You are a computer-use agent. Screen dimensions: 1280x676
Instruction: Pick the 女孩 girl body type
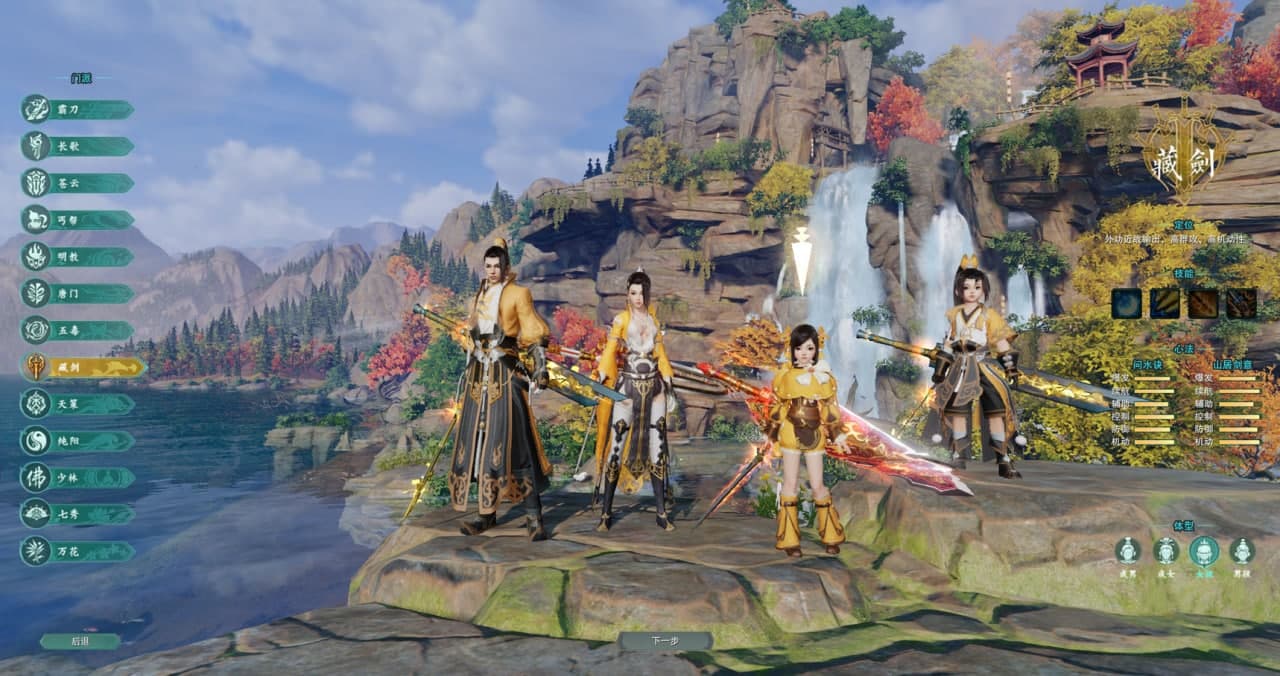click(1204, 550)
